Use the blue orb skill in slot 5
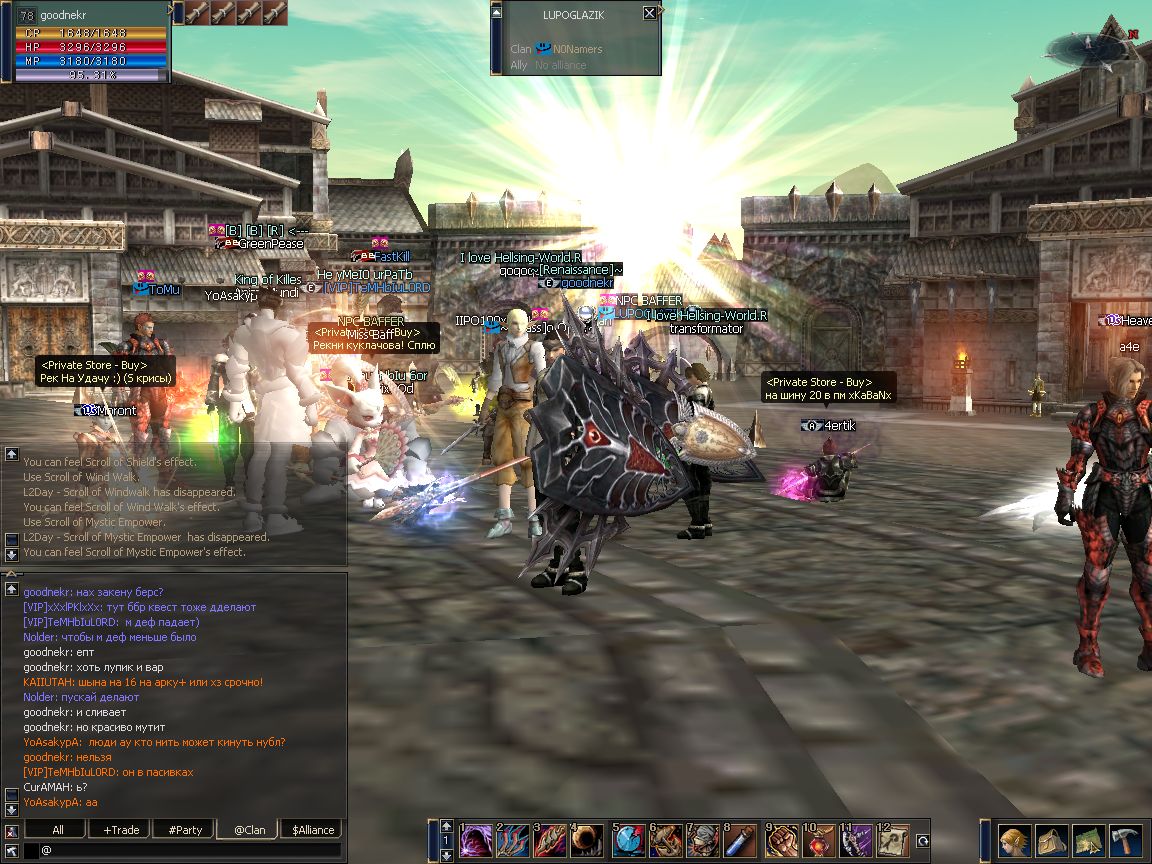The image size is (1152, 864). click(x=628, y=840)
